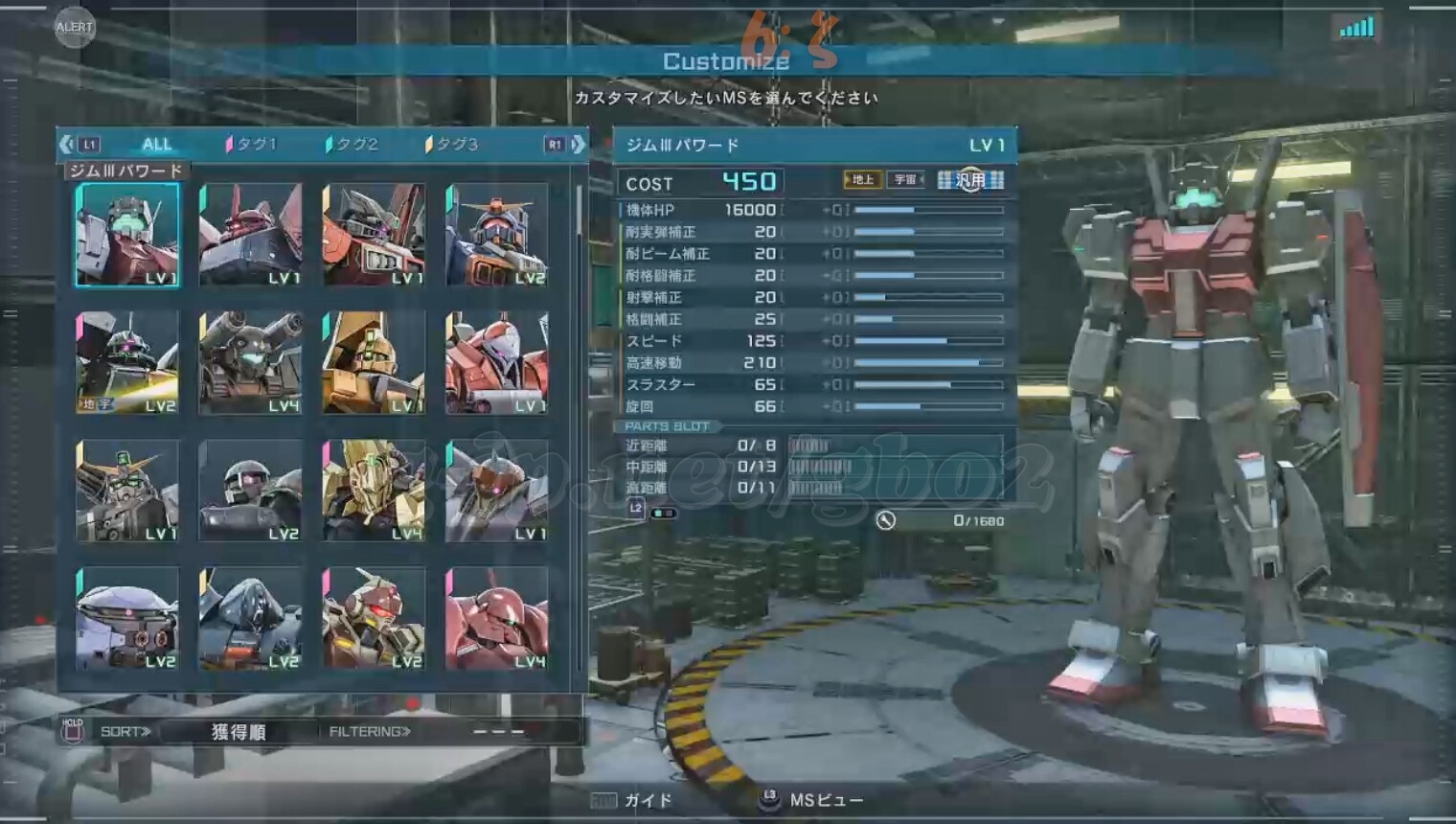Choose the crimson mono-eye MS beside ジムIII
Viewport: 1456px width, 824px height.
coord(251,236)
